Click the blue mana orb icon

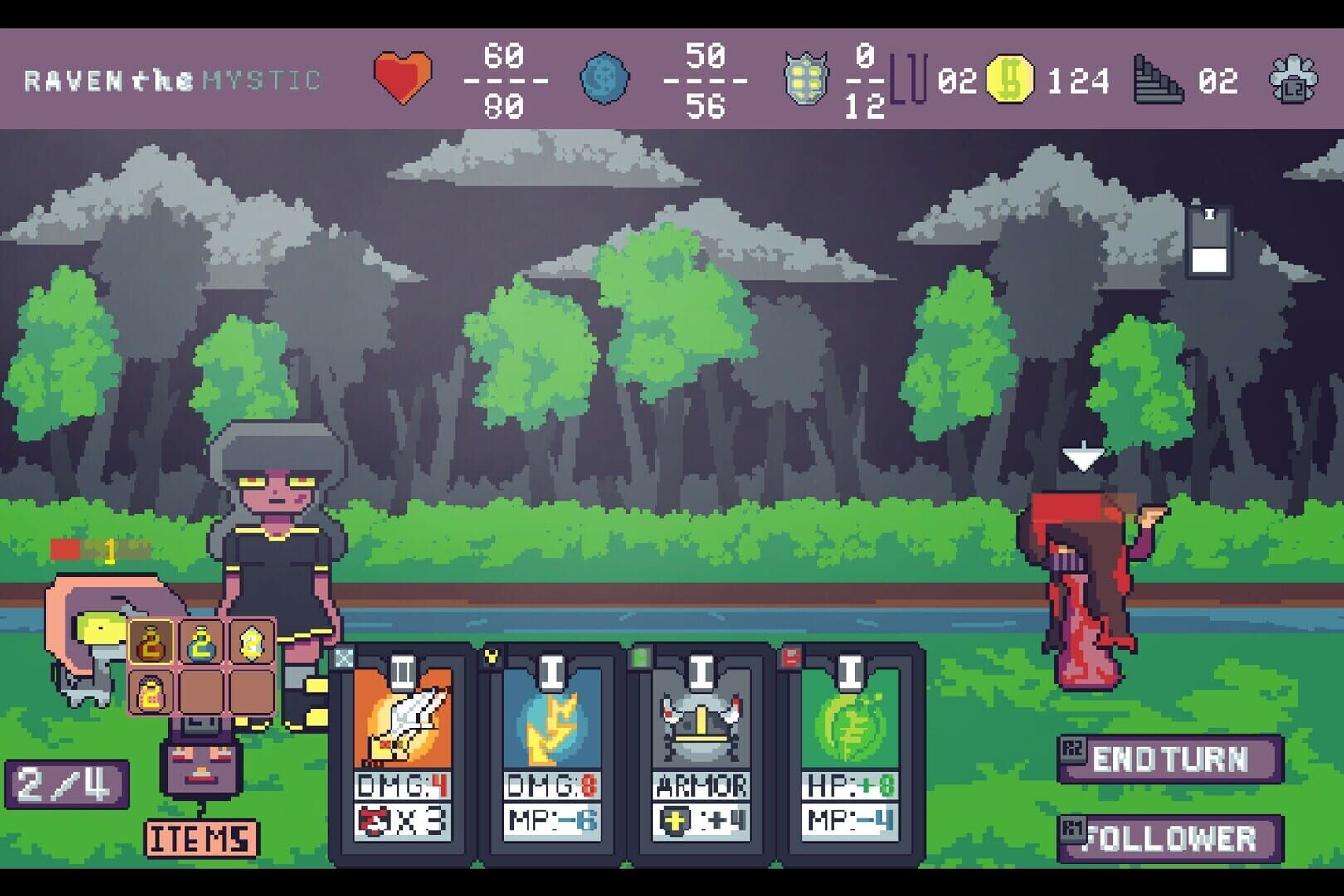tap(606, 80)
